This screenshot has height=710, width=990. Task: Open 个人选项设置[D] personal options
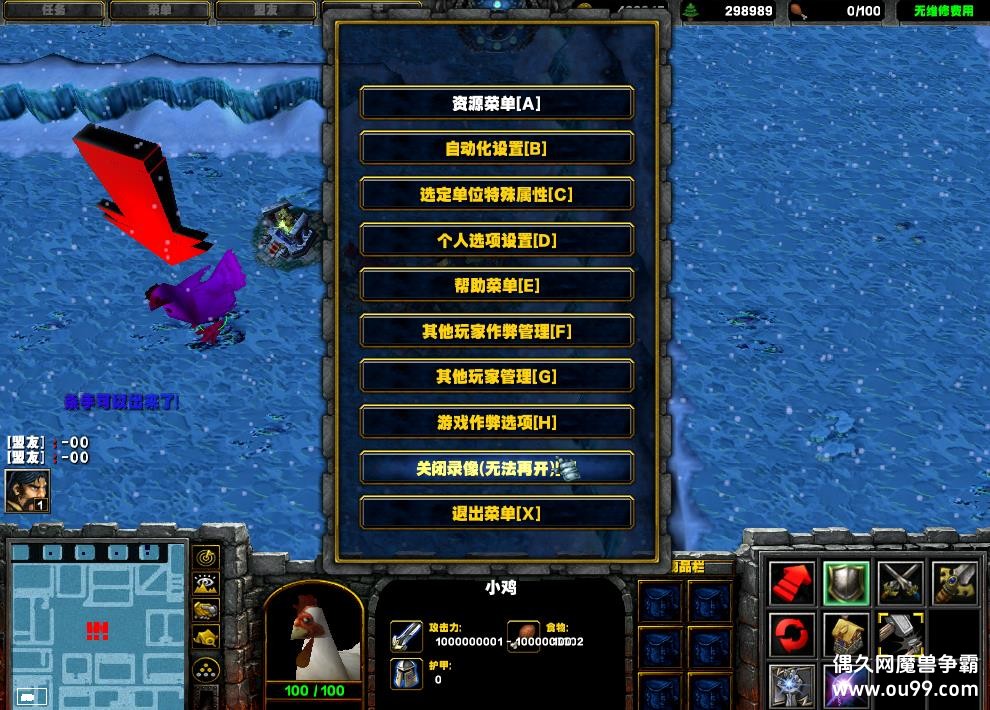[x=496, y=240]
